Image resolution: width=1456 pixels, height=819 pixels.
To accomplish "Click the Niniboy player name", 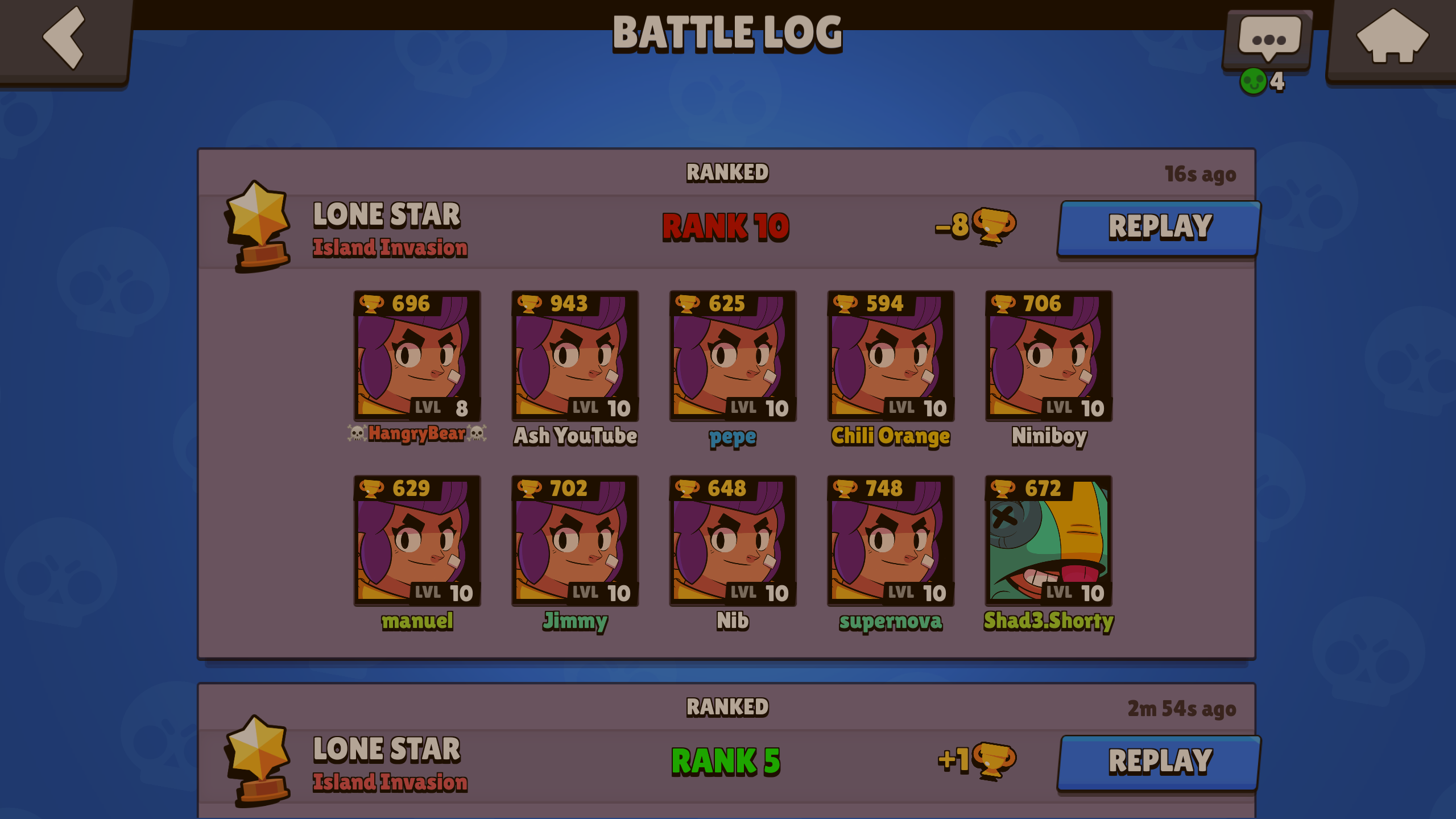I will tap(1049, 437).
